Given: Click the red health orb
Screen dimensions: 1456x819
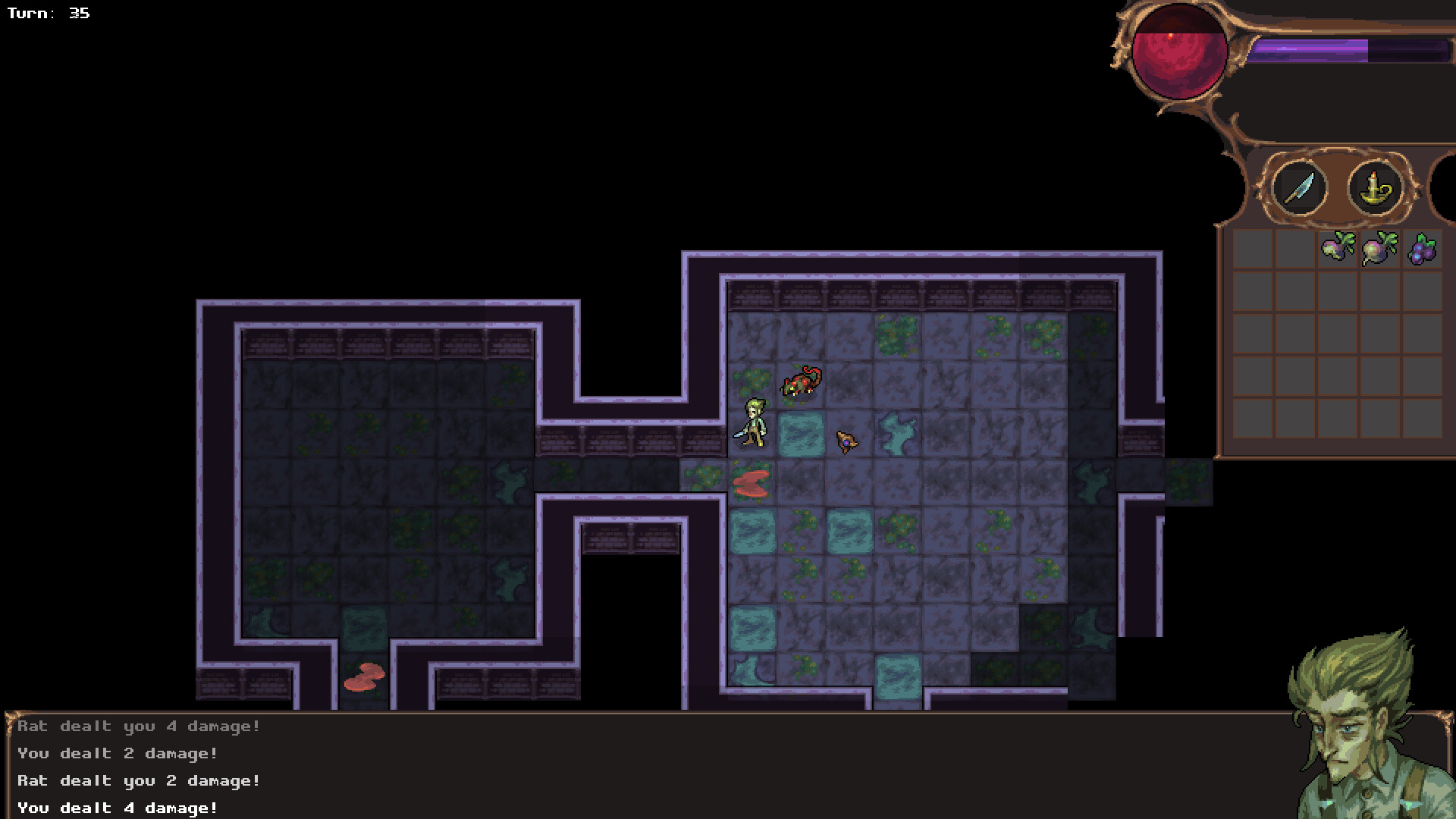Looking at the screenshot, I should pyautogui.click(x=1178, y=53).
